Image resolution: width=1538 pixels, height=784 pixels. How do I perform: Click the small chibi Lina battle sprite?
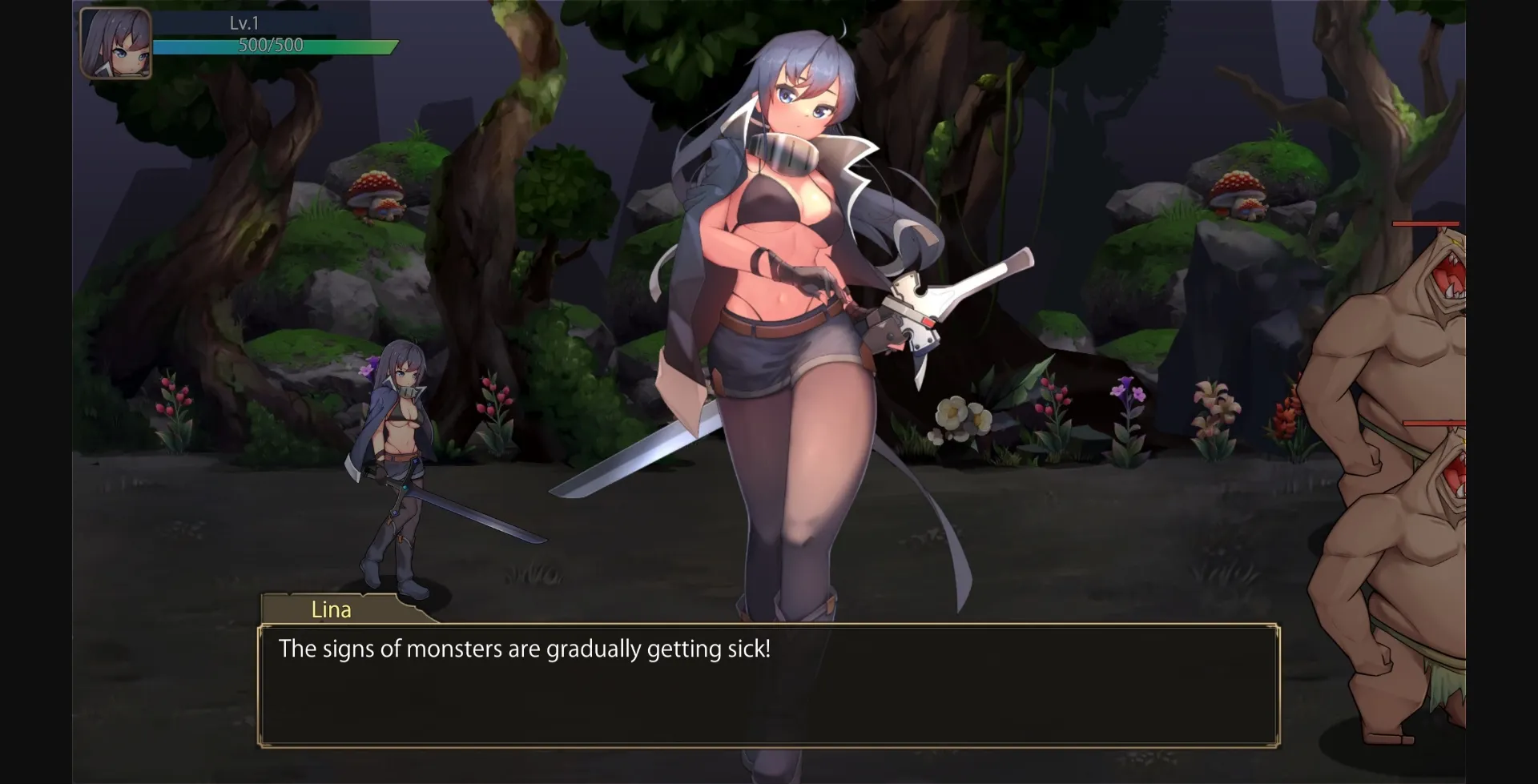click(401, 456)
